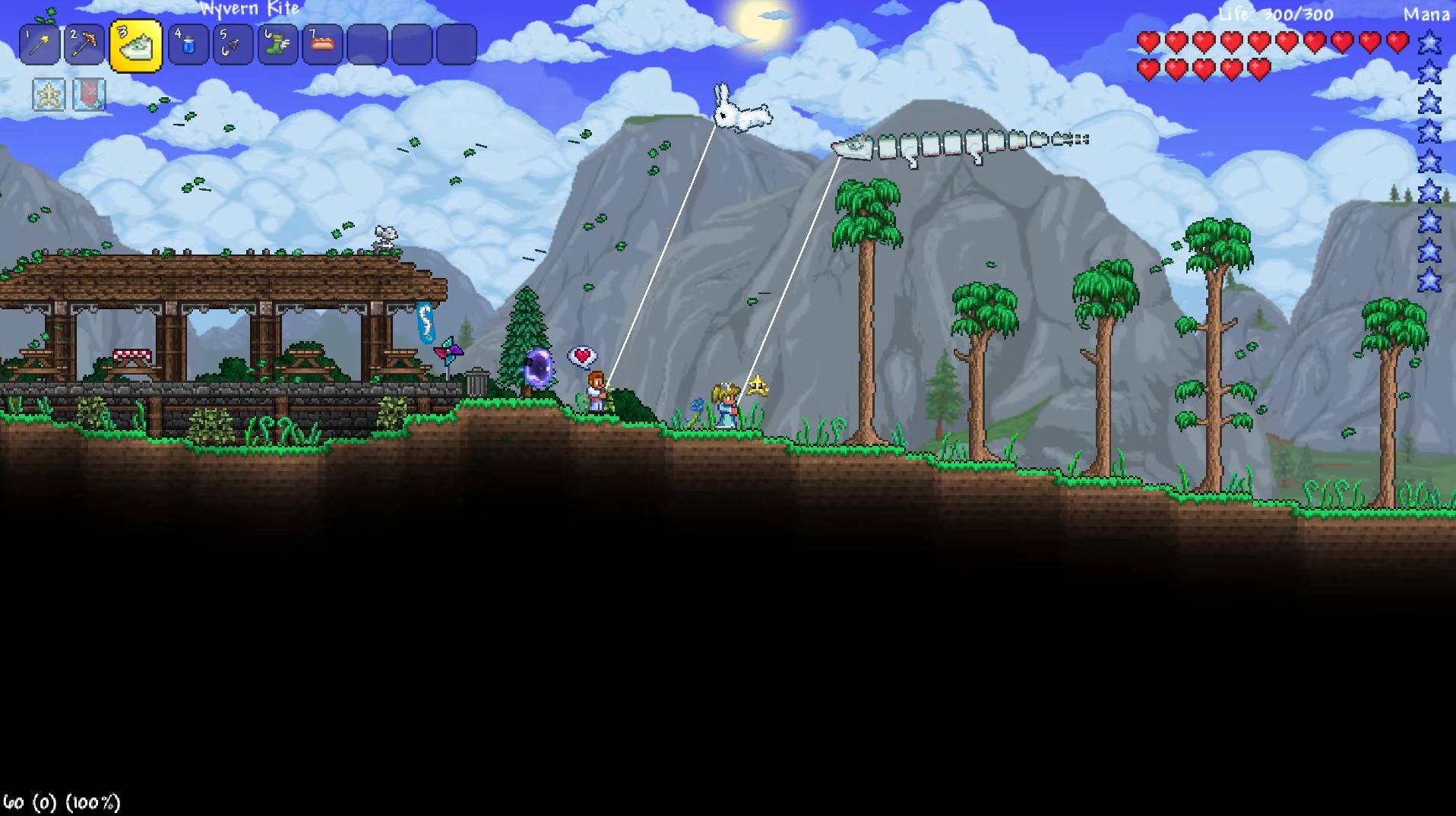Dismiss the star buff icon

tap(47, 94)
